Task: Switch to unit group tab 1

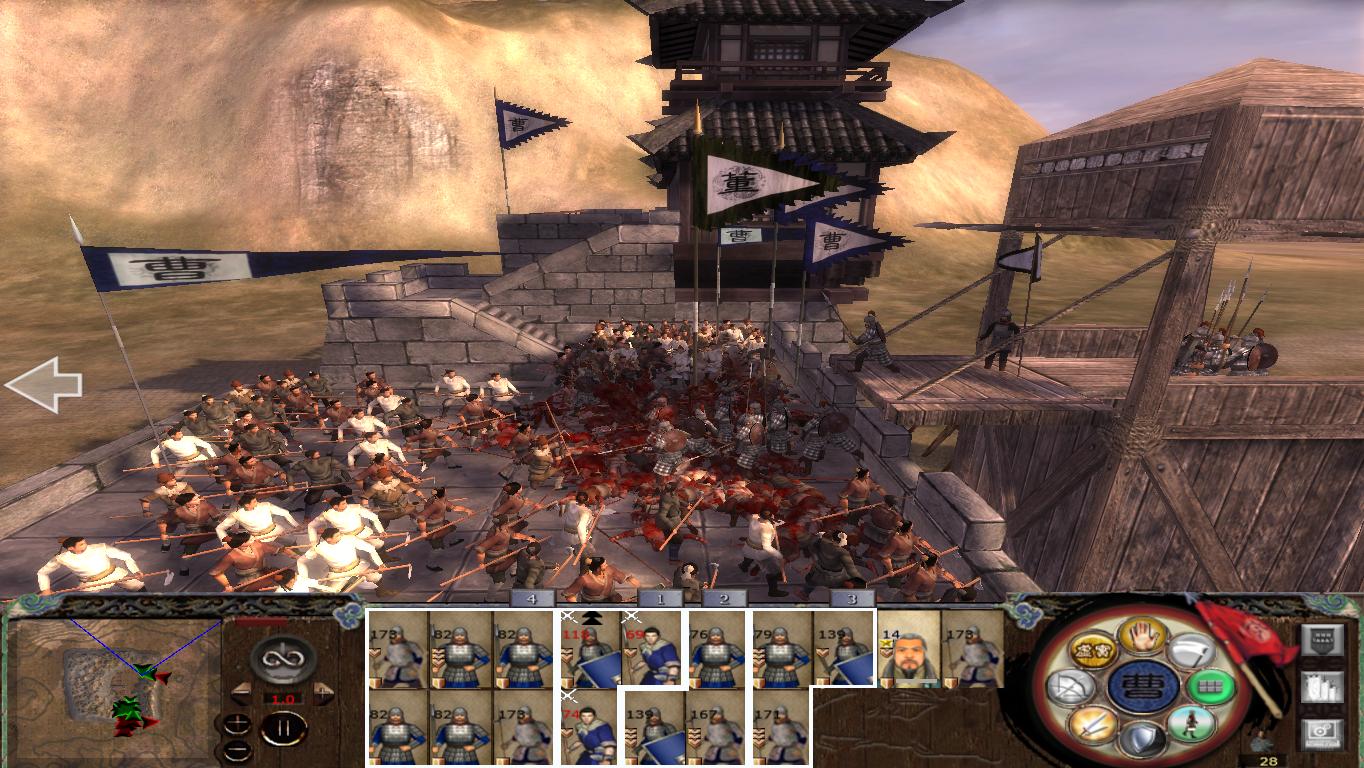Action: pos(660,600)
